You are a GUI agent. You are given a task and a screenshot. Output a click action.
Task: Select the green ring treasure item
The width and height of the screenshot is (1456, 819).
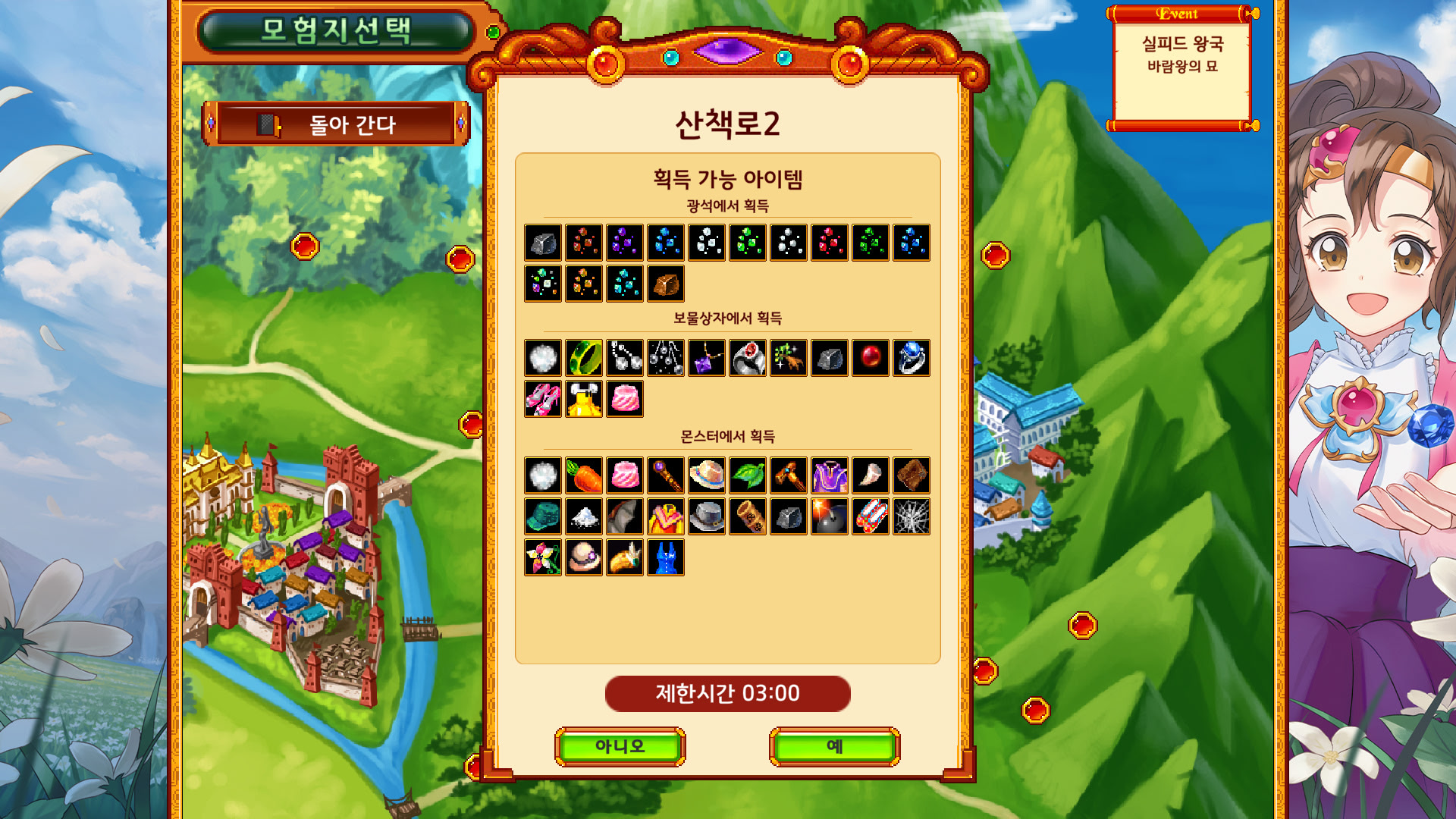pos(584,358)
